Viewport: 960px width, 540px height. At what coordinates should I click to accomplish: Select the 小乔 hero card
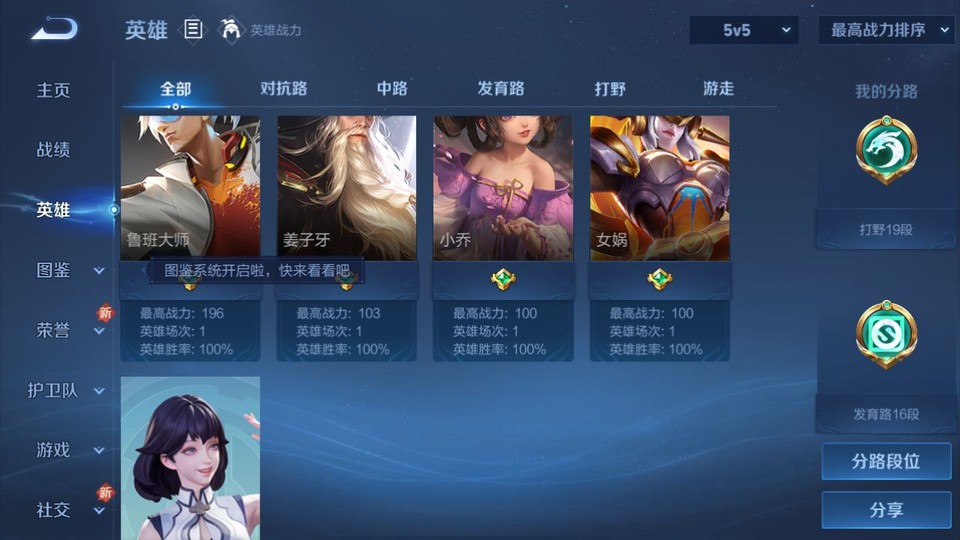coord(503,188)
